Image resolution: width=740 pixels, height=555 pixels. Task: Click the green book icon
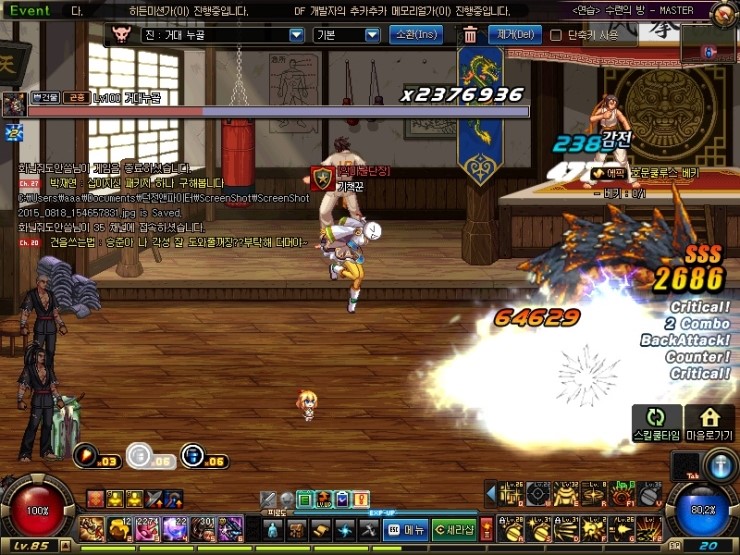pos(306,498)
